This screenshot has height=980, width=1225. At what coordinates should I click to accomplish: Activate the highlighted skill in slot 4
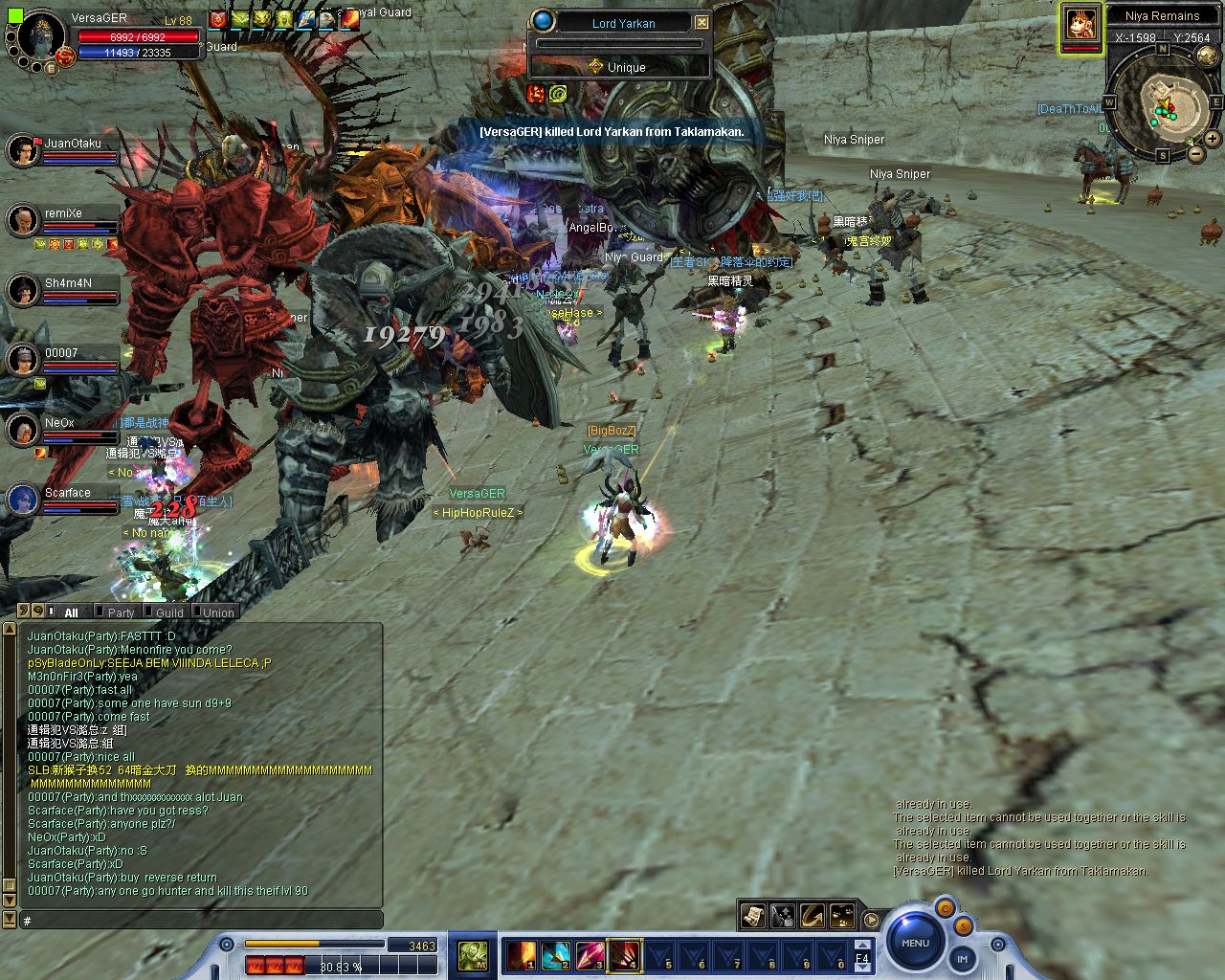(x=624, y=954)
